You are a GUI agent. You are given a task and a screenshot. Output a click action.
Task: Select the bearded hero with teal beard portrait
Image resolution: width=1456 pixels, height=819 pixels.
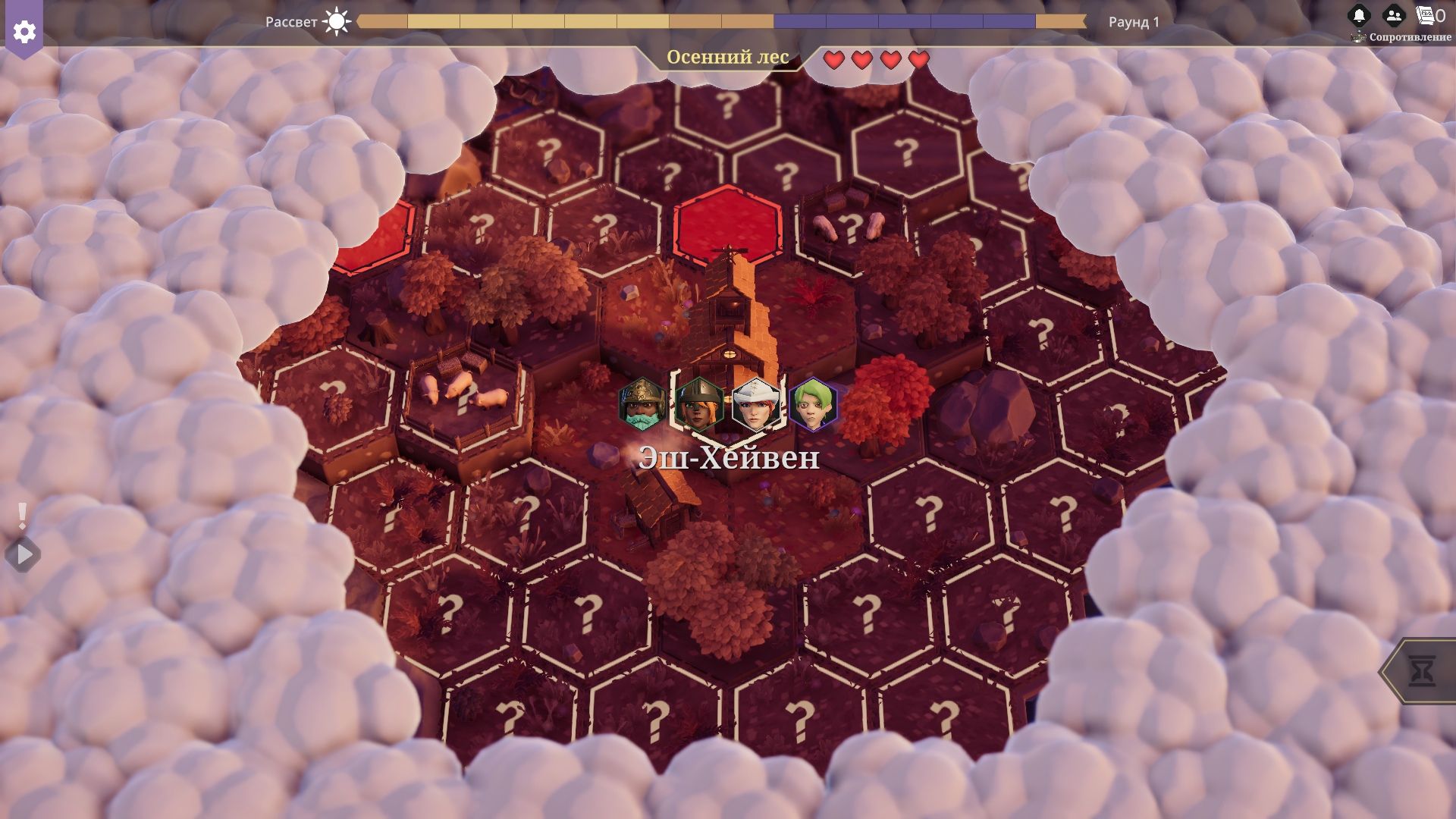(x=642, y=403)
